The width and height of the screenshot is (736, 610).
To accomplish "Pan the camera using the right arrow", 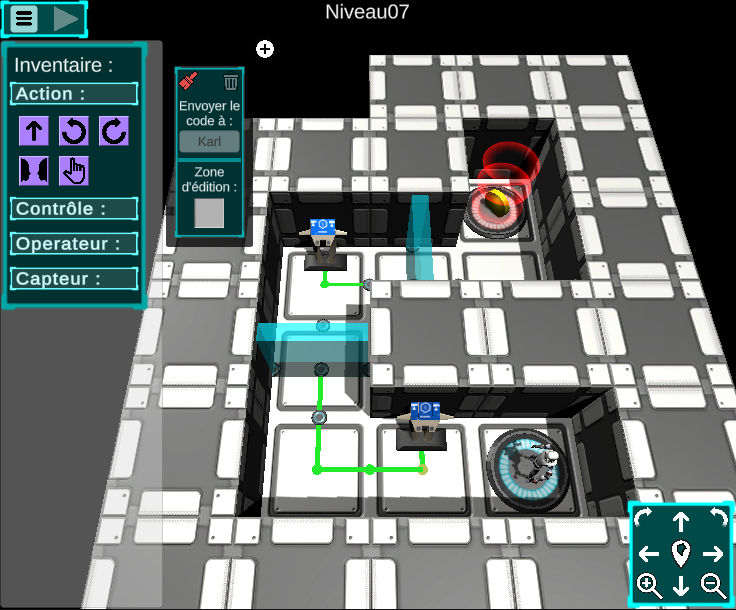I will coord(714,553).
